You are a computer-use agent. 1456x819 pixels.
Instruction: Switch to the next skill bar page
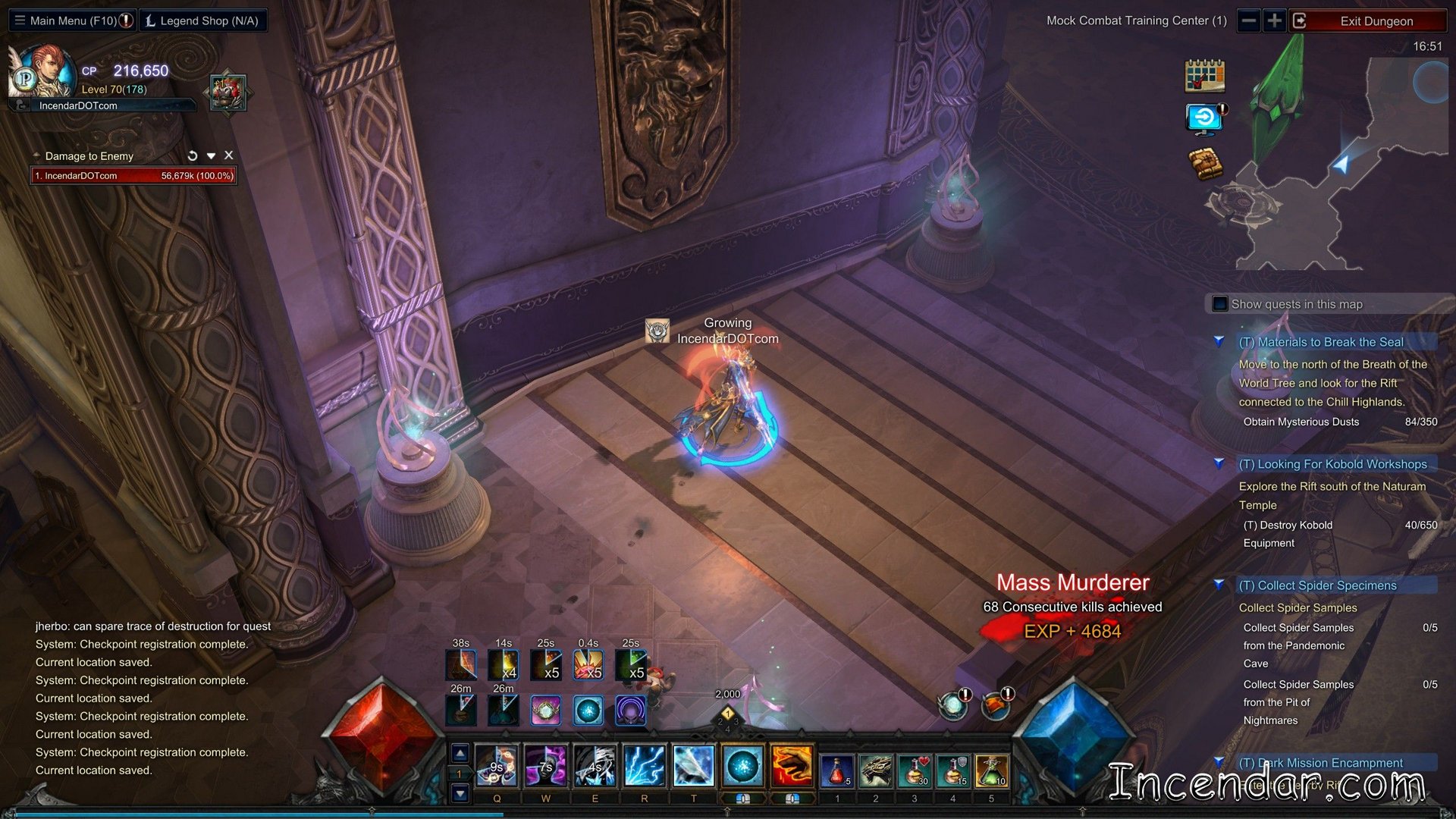(x=460, y=794)
